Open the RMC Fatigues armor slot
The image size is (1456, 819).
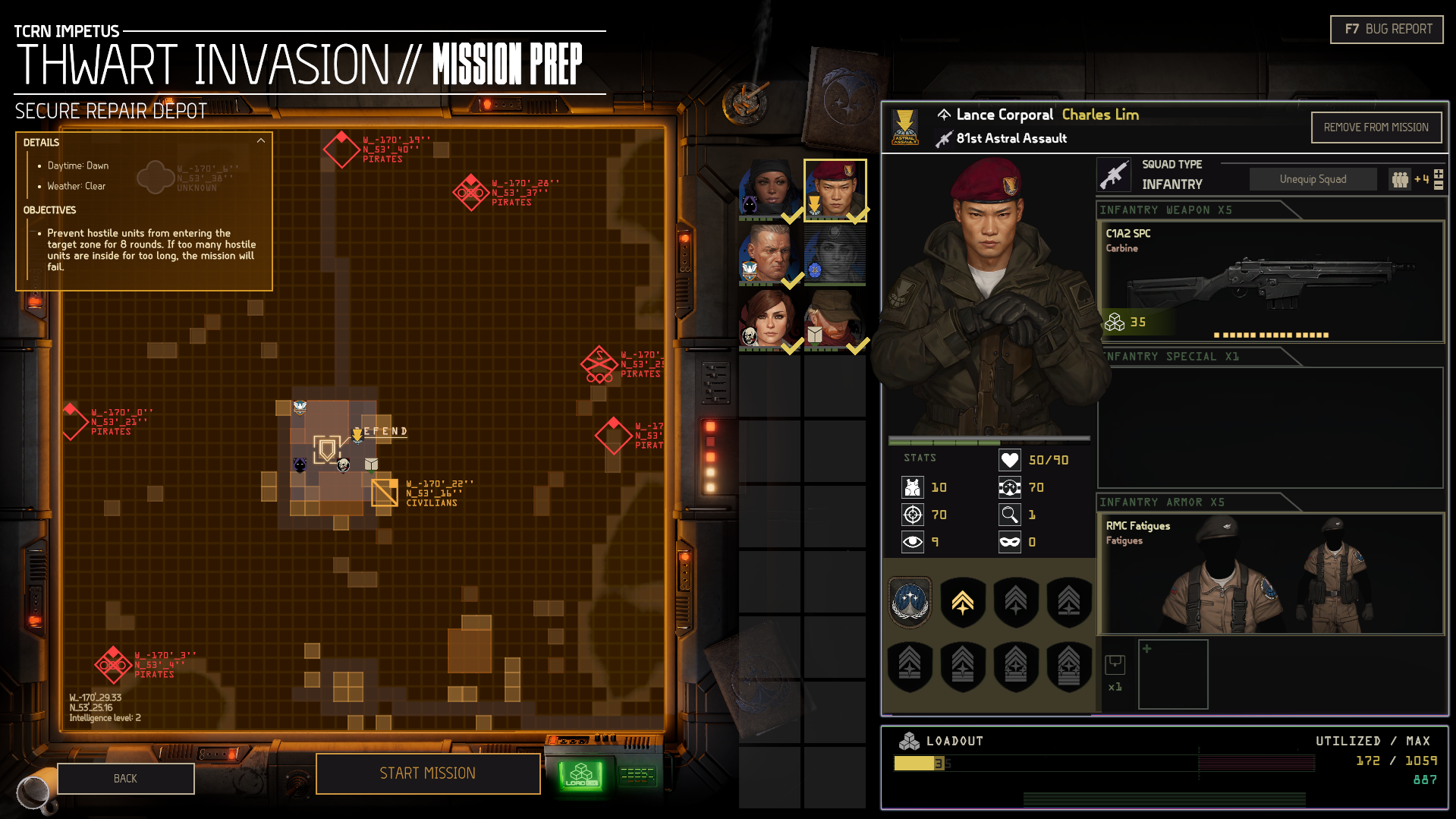coord(1270,573)
